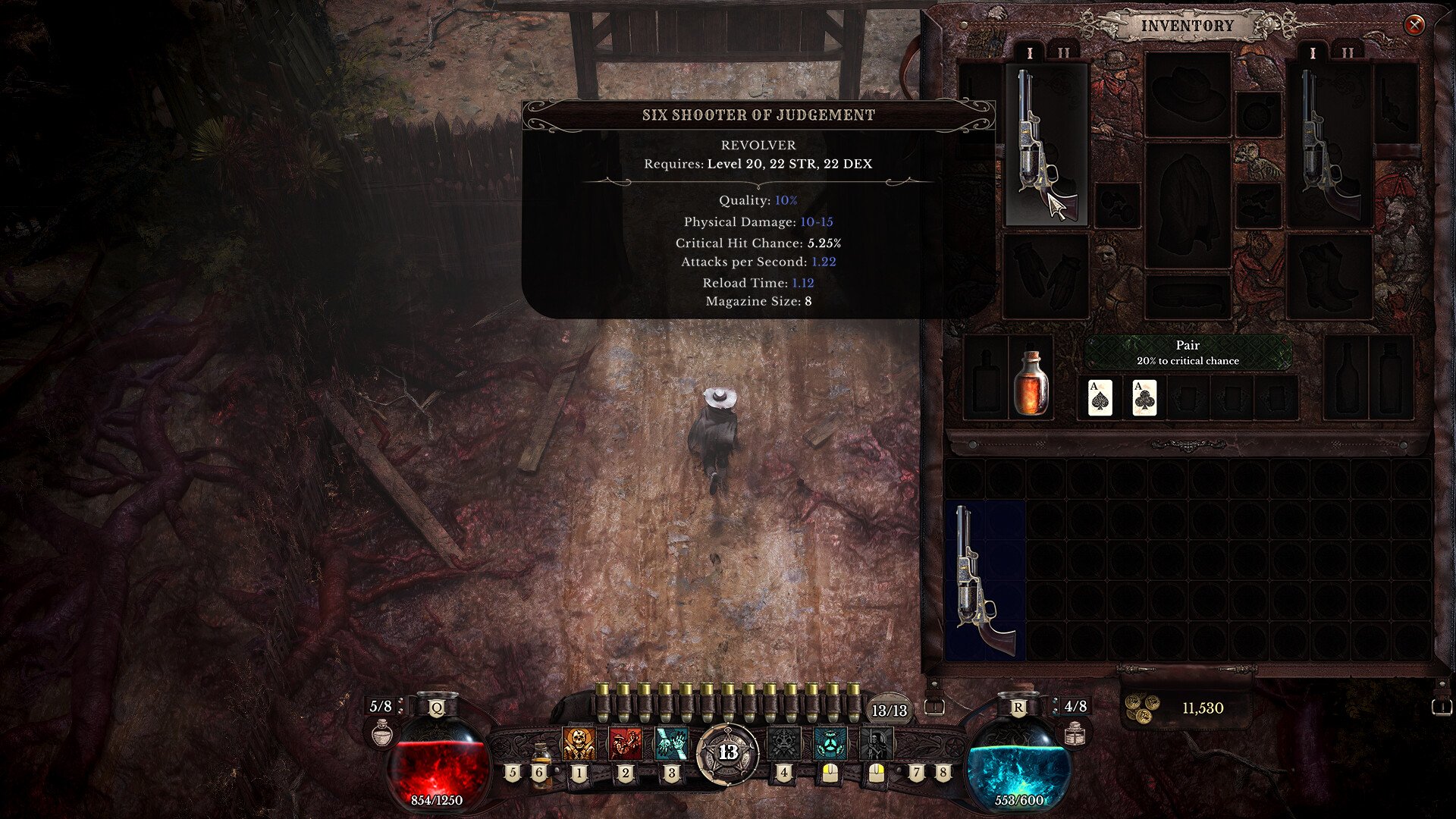Click the sheriff star level badge
Image resolution: width=1456 pixels, height=819 pixels.
point(728,752)
